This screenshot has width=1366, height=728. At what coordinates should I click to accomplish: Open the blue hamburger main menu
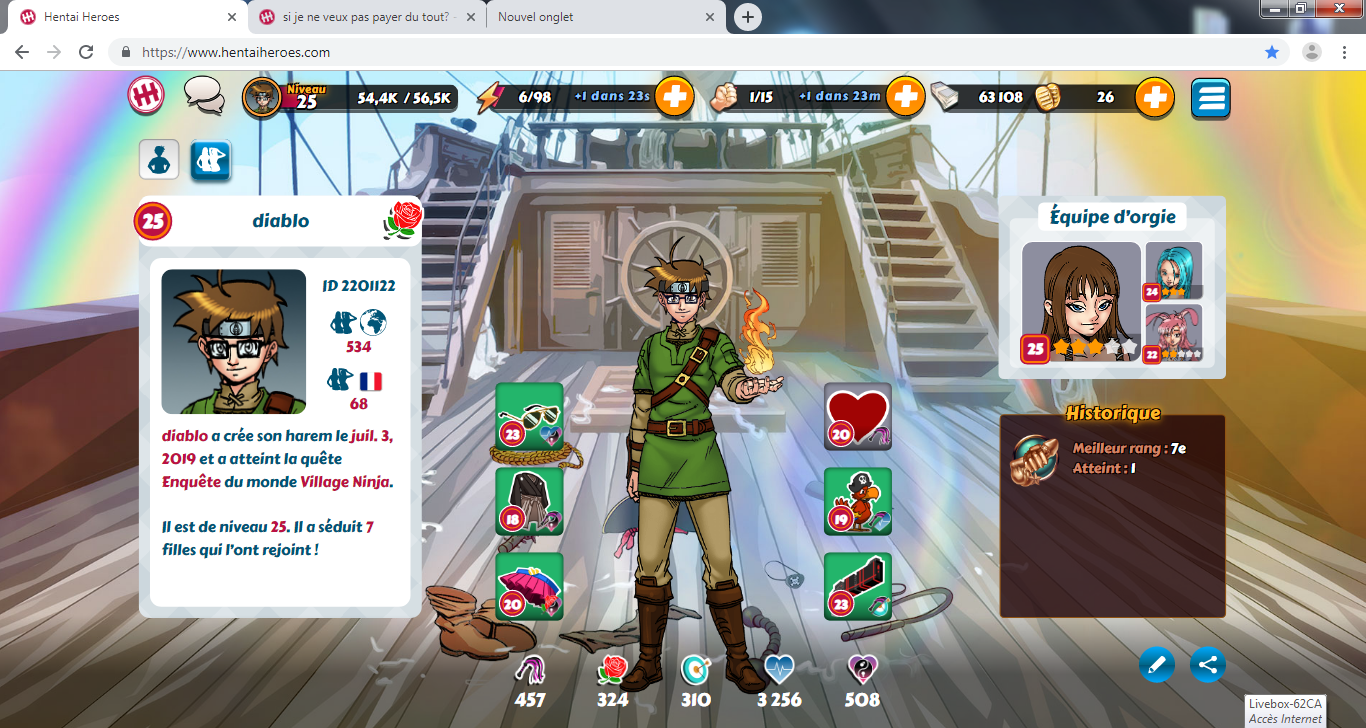click(x=1210, y=98)
